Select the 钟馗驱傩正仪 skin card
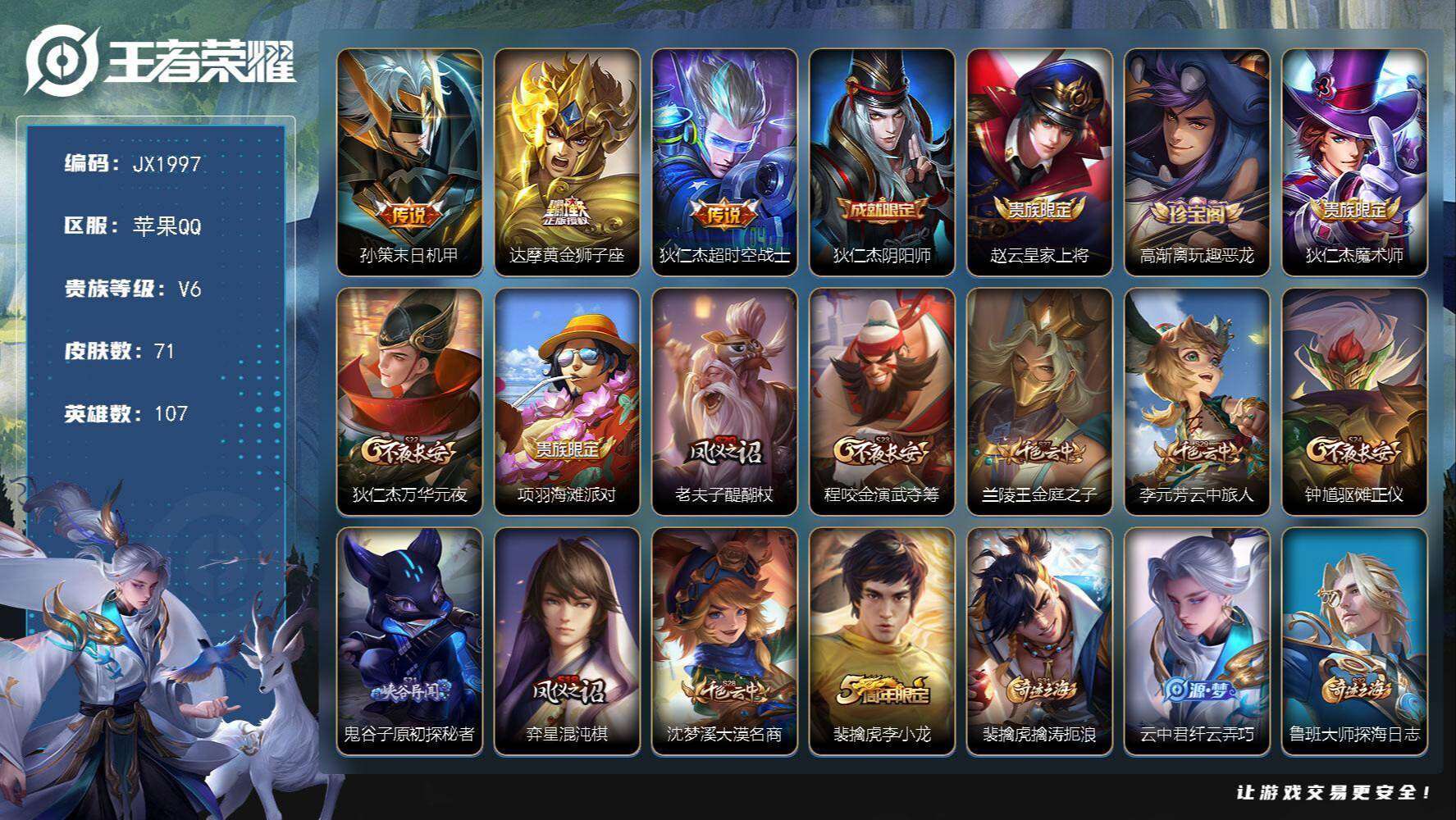Image resolution: width=1456 pixels, height=820 pixels. point(1354,401)
